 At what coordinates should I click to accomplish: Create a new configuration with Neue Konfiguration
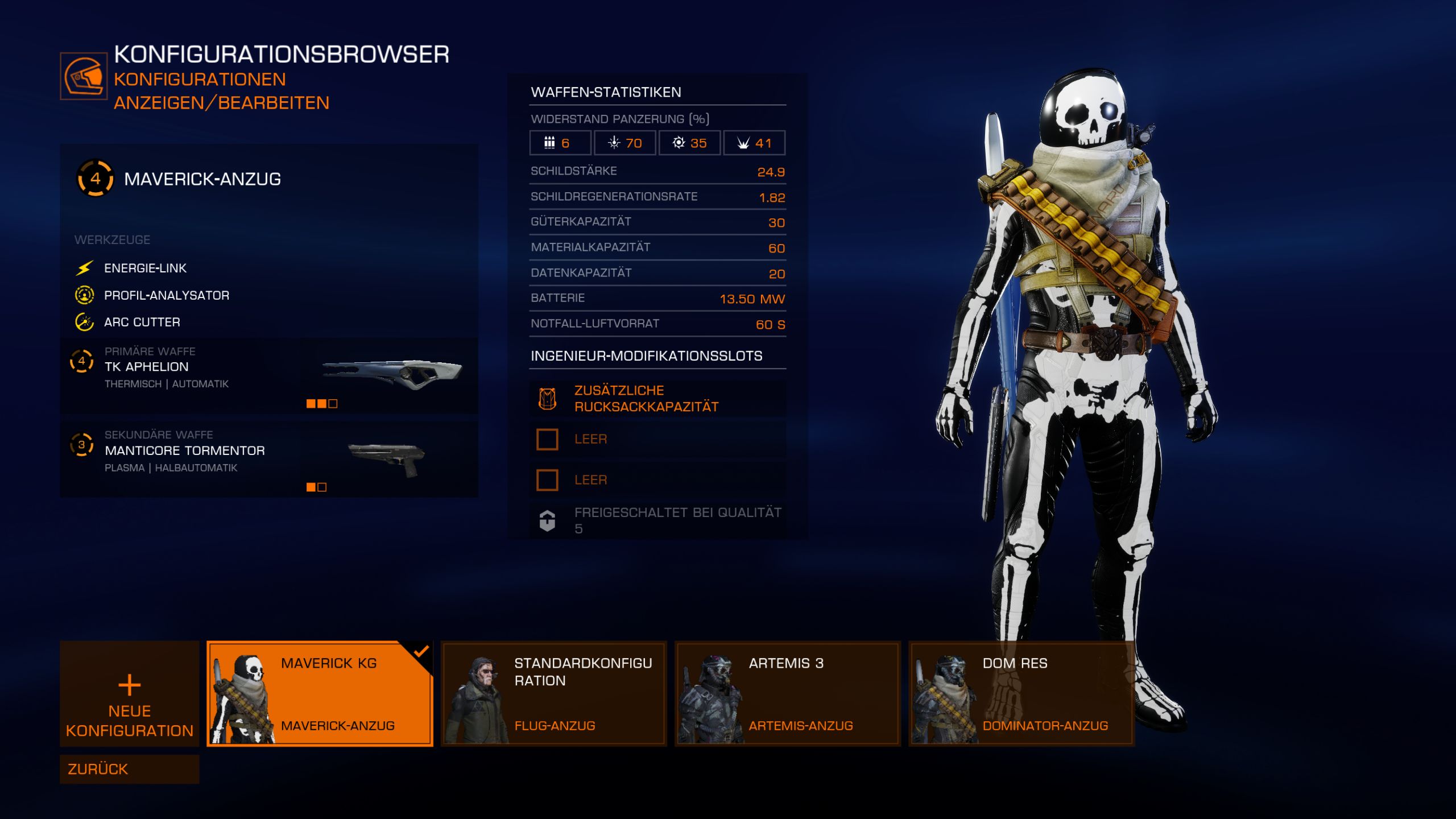point(129,693)
